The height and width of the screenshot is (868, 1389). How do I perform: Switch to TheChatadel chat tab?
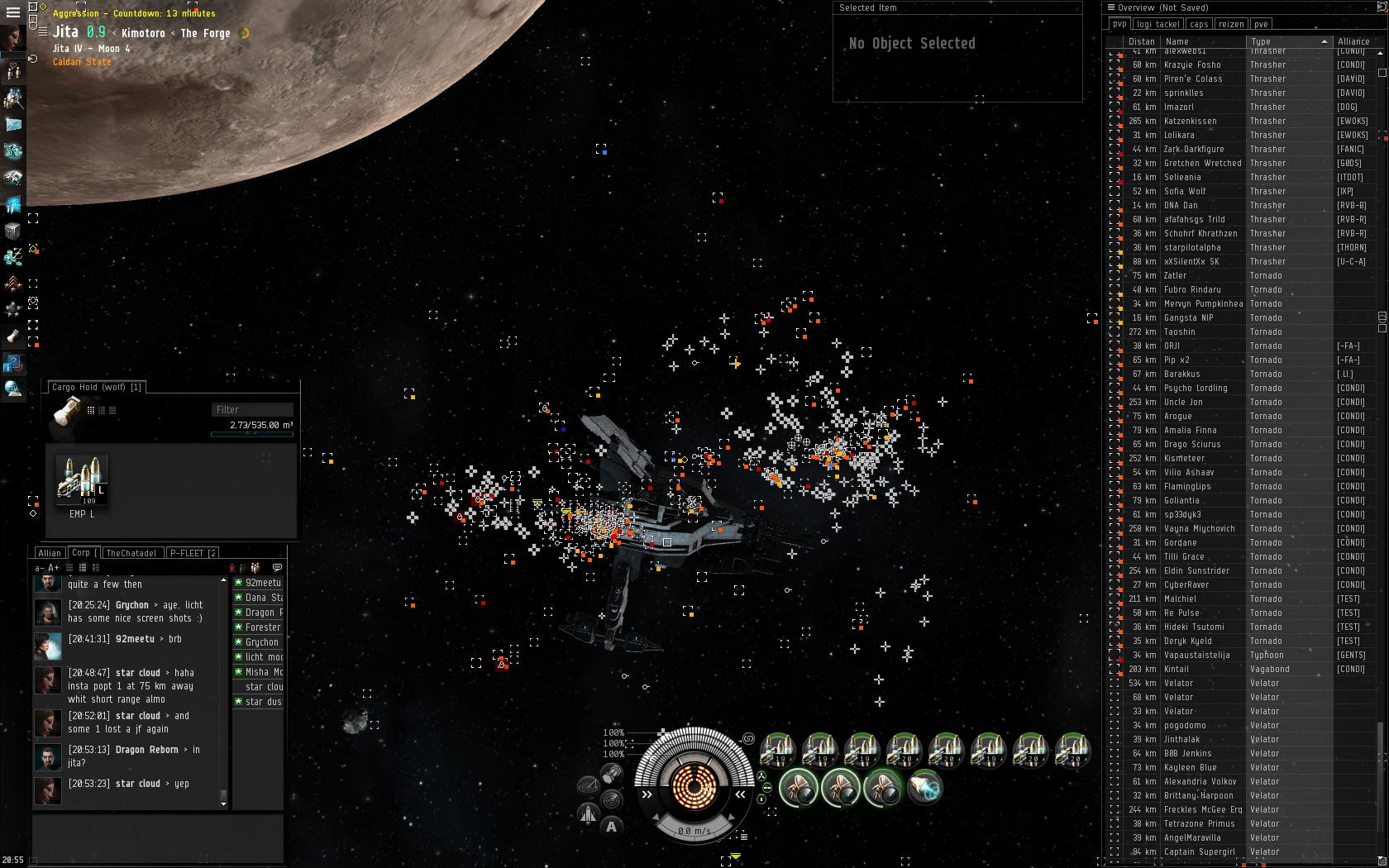(x=131, y=553)
